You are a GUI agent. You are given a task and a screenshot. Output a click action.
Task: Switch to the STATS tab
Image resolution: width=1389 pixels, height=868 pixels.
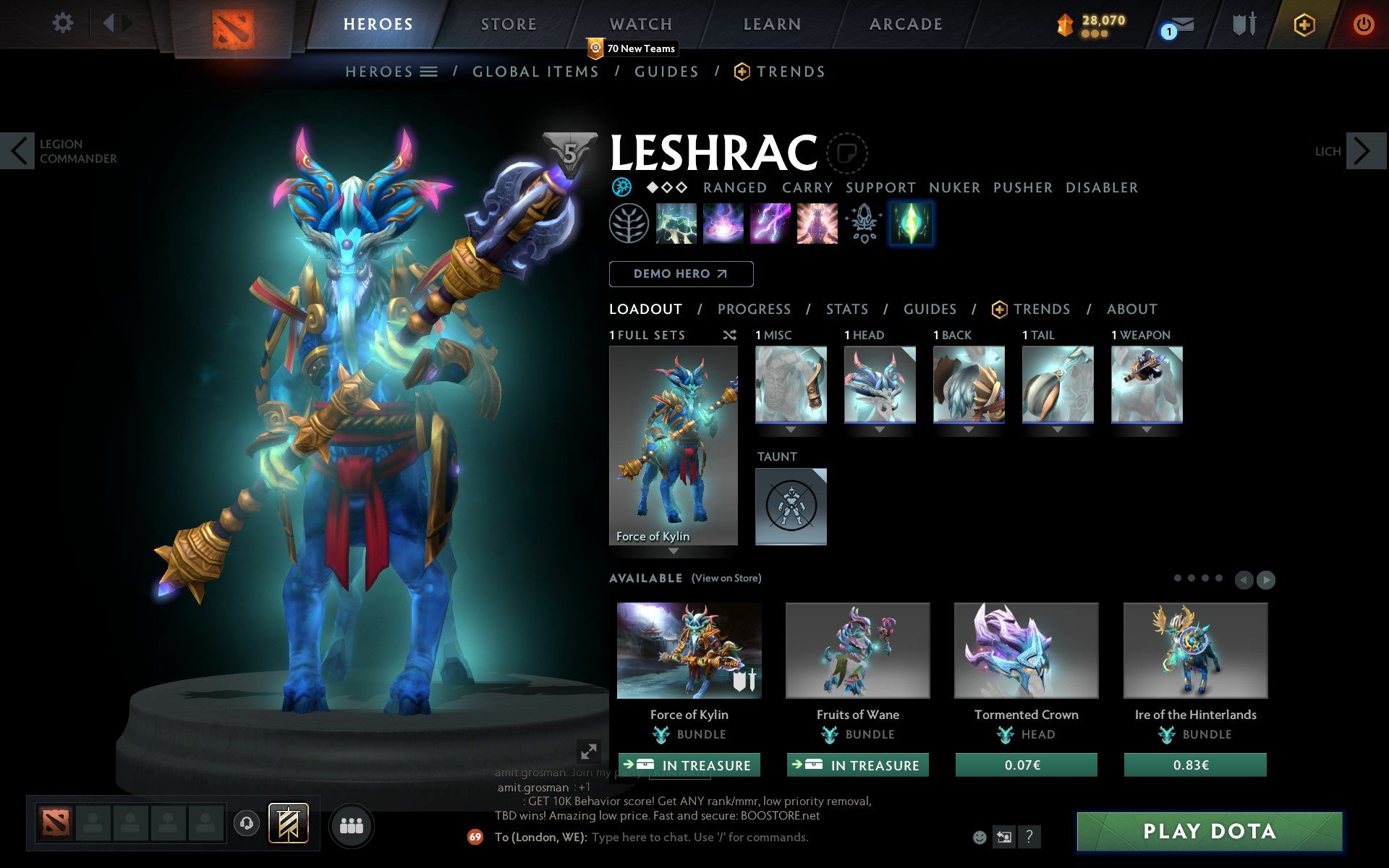[x=846, y=309]
